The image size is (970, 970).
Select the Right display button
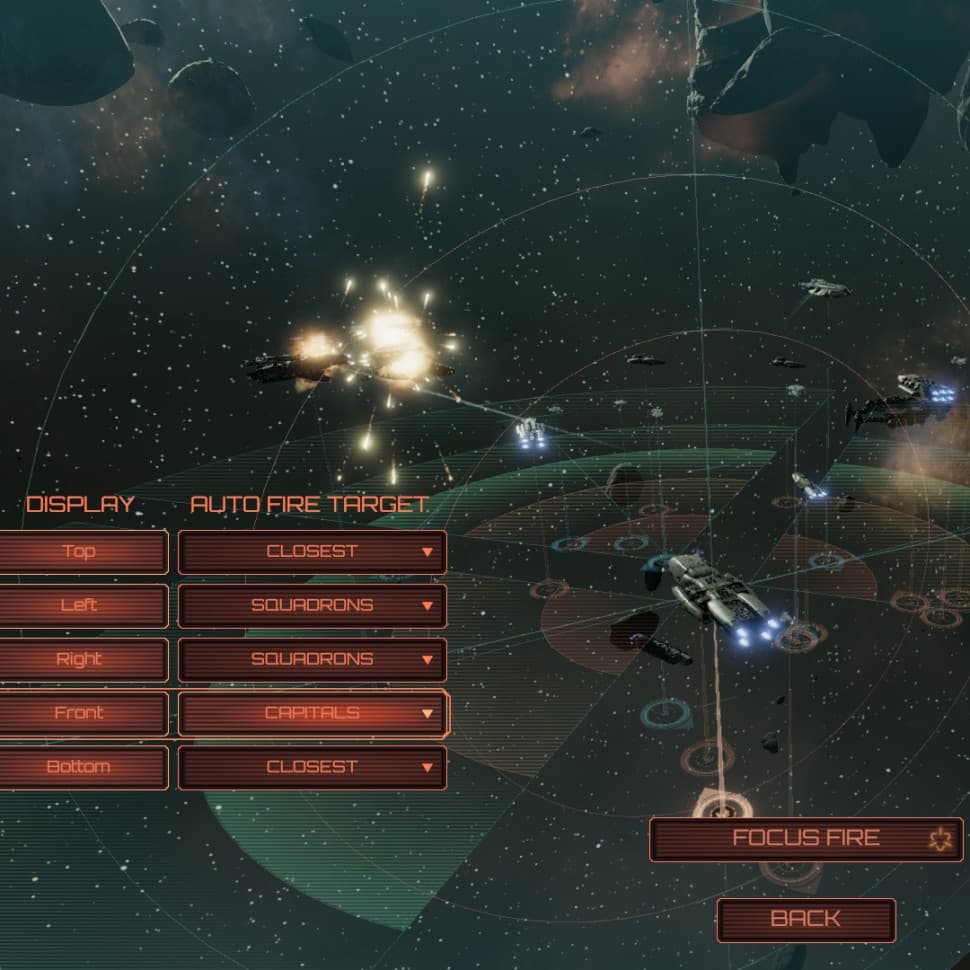80,659
